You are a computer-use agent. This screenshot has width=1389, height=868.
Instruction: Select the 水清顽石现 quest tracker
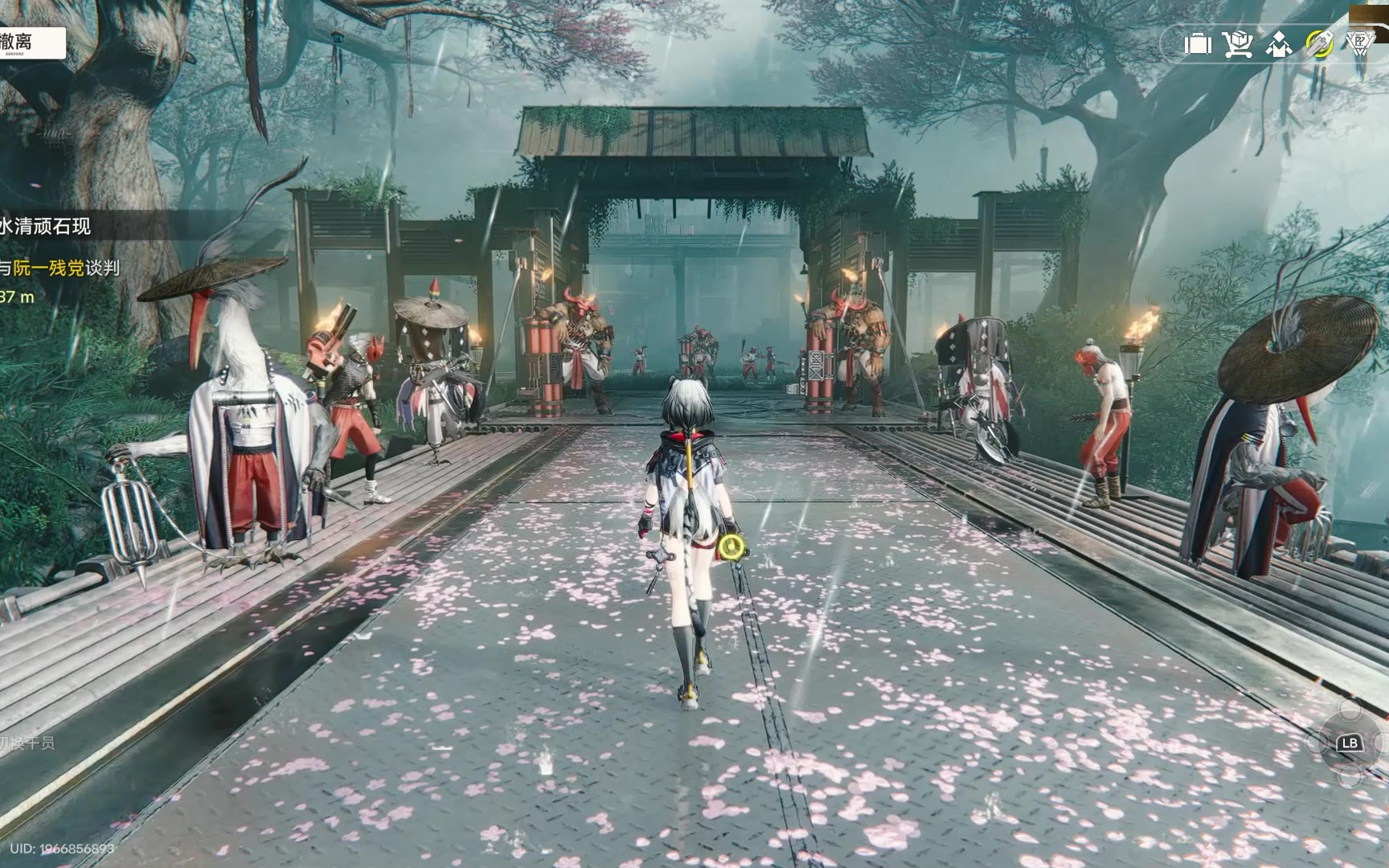tap(46, 227)
